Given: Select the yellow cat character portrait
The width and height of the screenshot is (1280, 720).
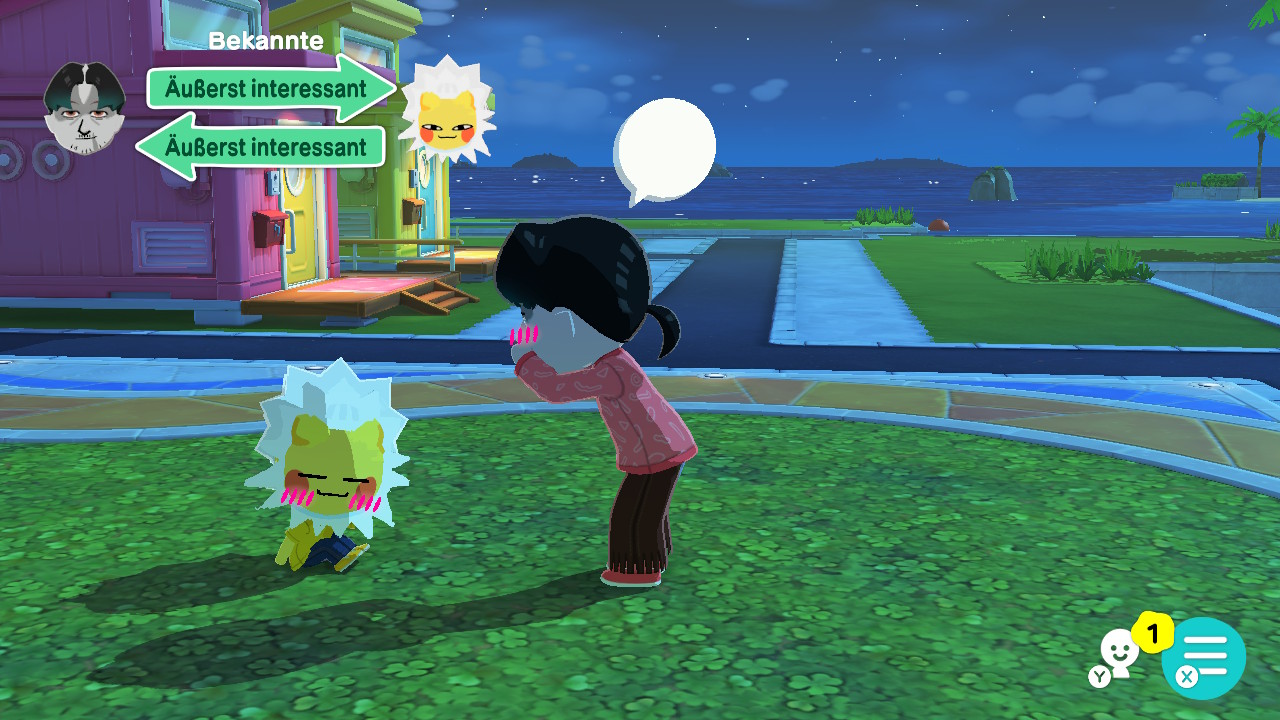Looking at the screenshot, I should (446, 111).
